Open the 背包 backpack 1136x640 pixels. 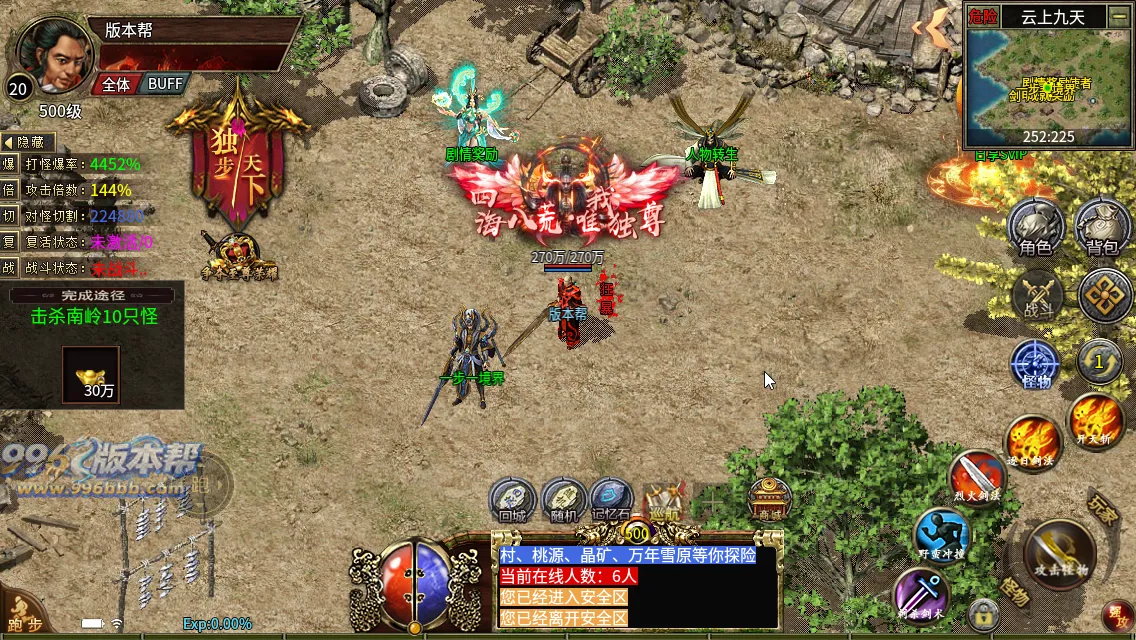1104,227
